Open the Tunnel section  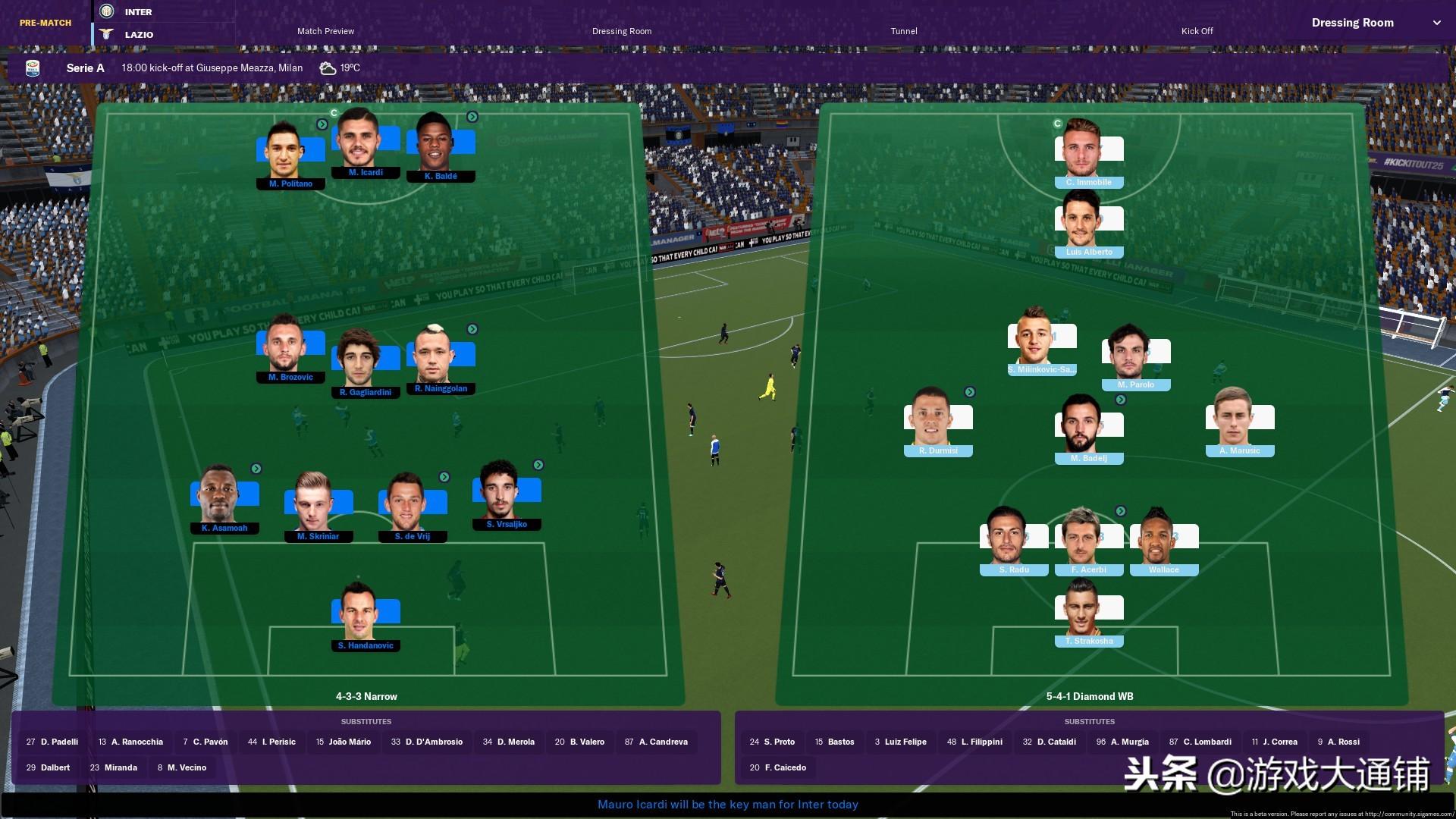903,31
